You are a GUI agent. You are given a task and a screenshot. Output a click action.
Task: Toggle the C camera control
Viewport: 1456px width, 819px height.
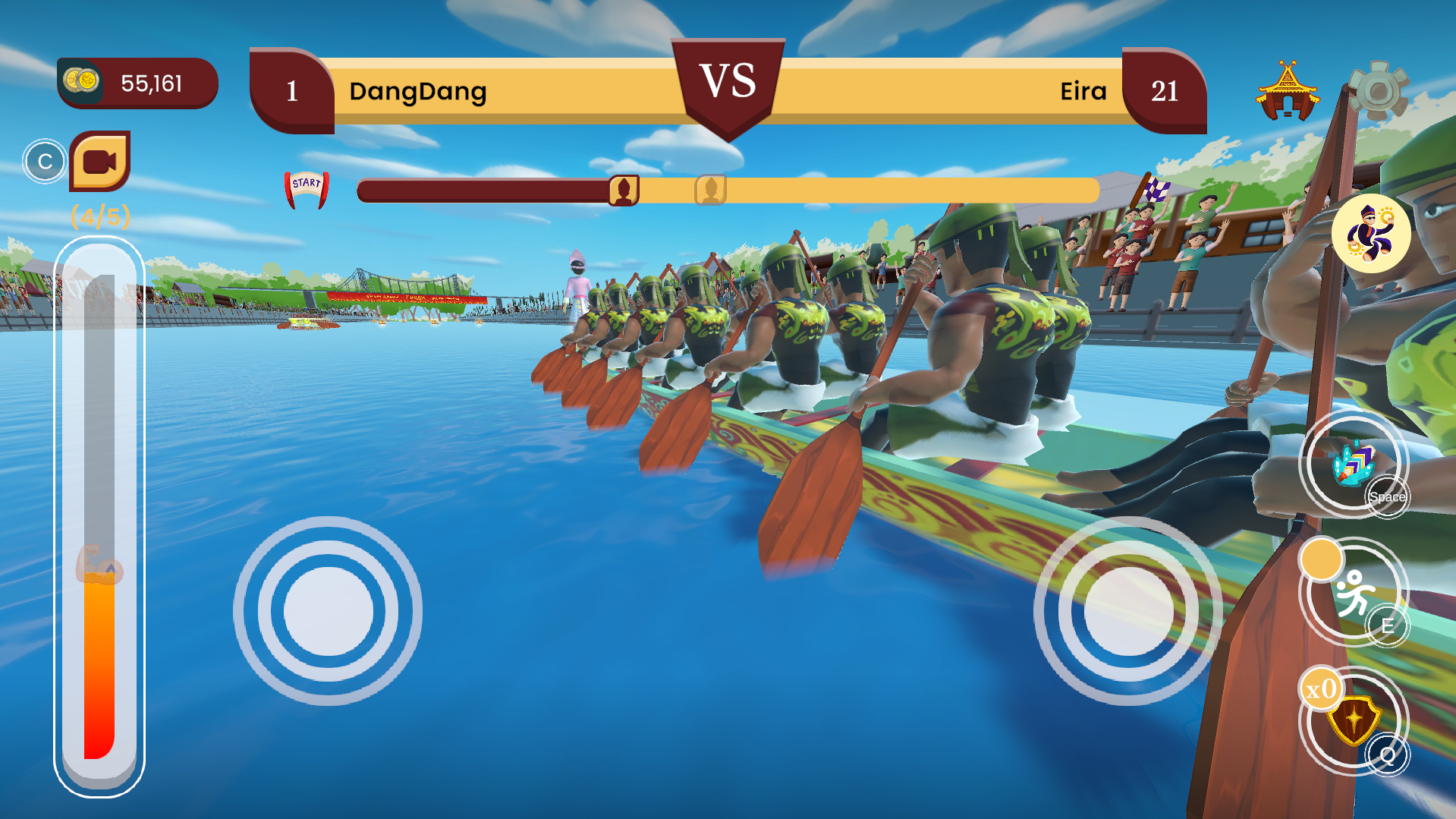coord(45,160)
